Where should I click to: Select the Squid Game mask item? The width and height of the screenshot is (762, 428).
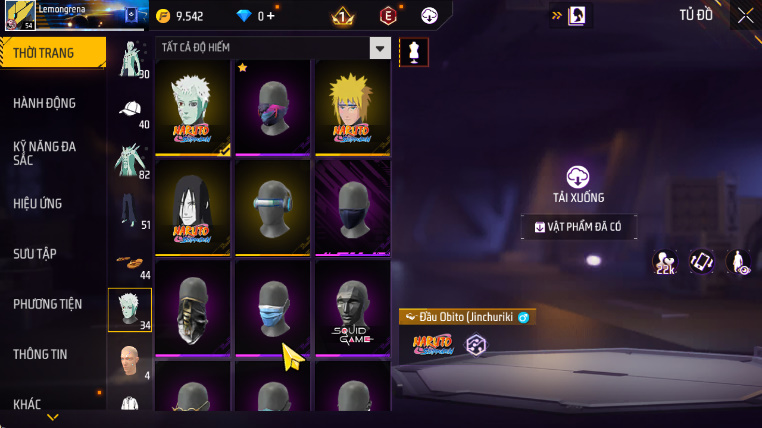point(353,306)
